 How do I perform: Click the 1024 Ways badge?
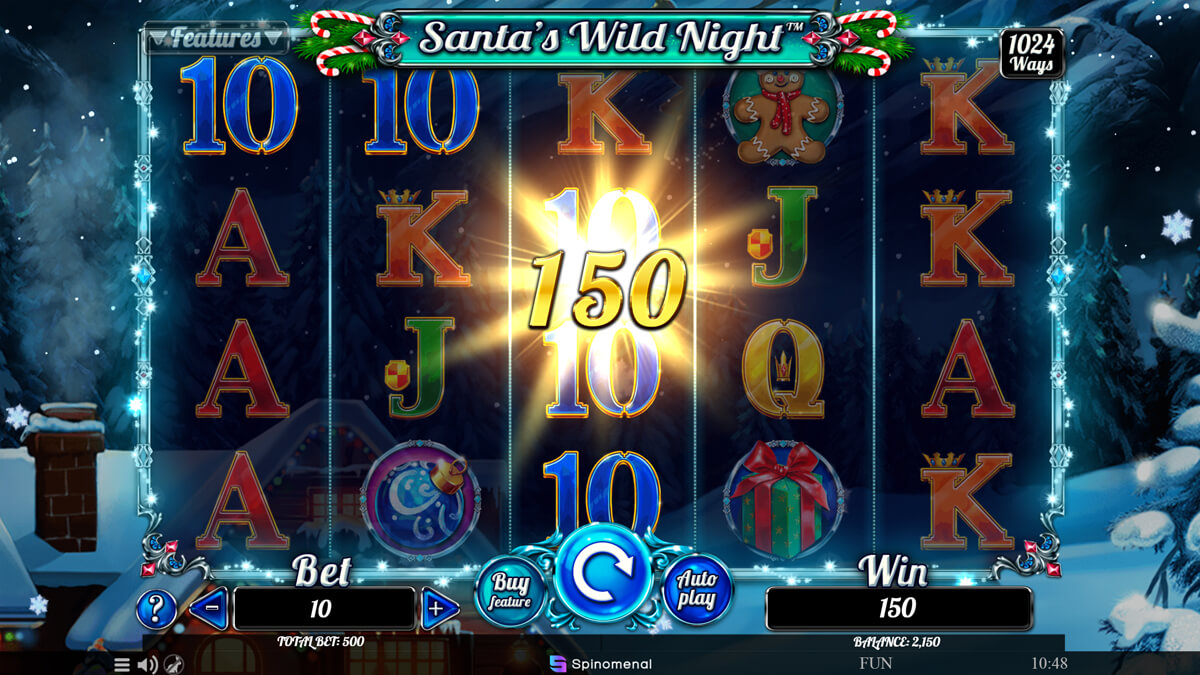(1032, 53)
